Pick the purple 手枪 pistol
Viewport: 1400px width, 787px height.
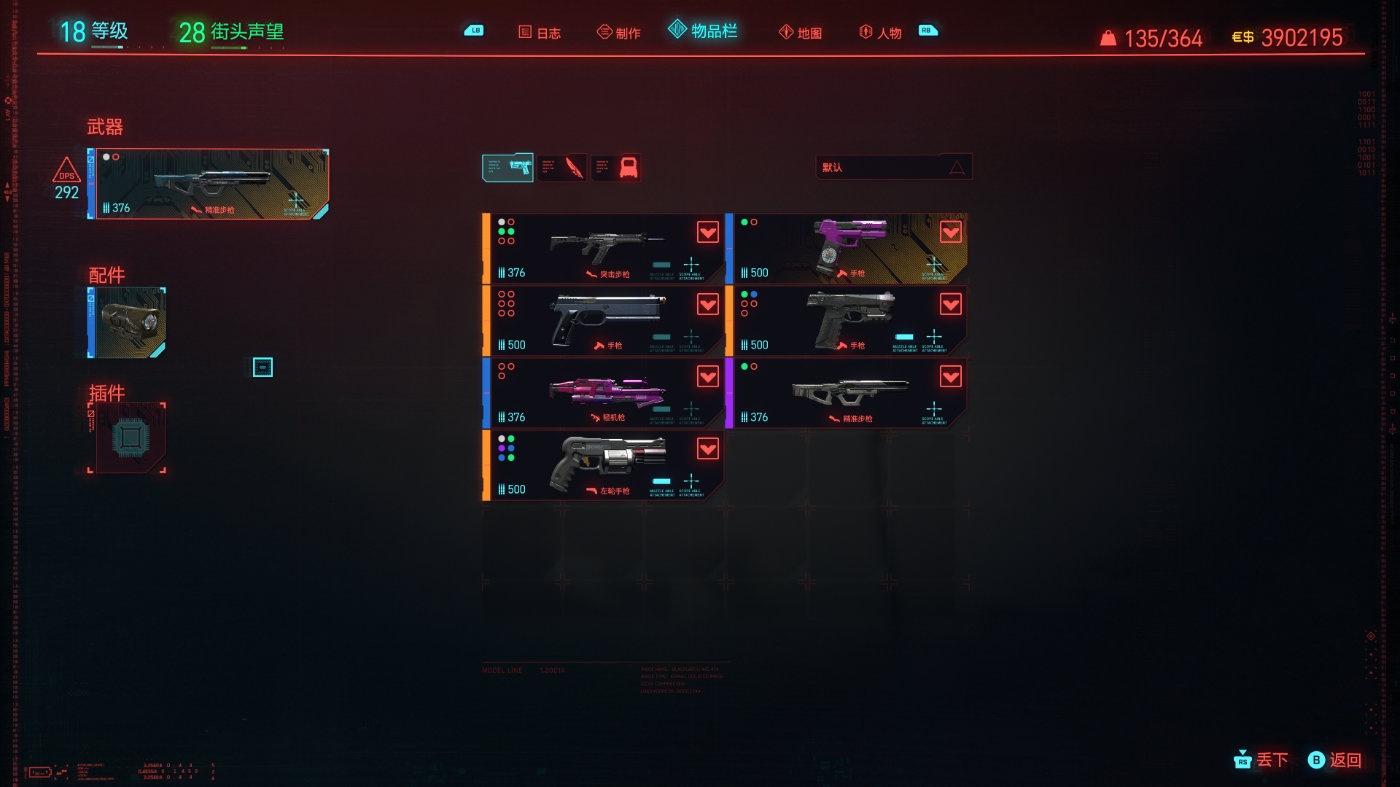coord(847,248)
